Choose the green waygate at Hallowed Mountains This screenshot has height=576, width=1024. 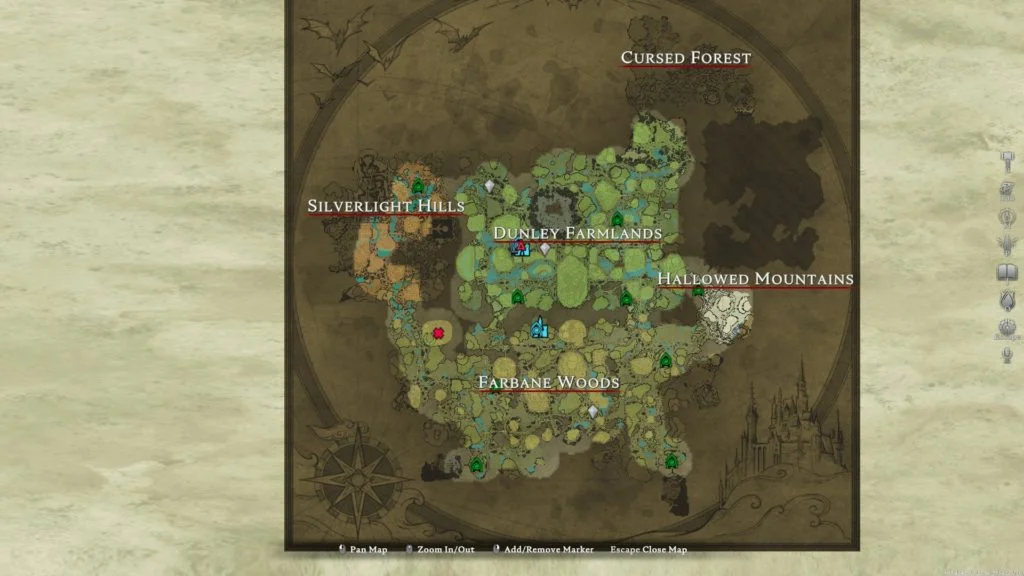click(x=698, y=291)
